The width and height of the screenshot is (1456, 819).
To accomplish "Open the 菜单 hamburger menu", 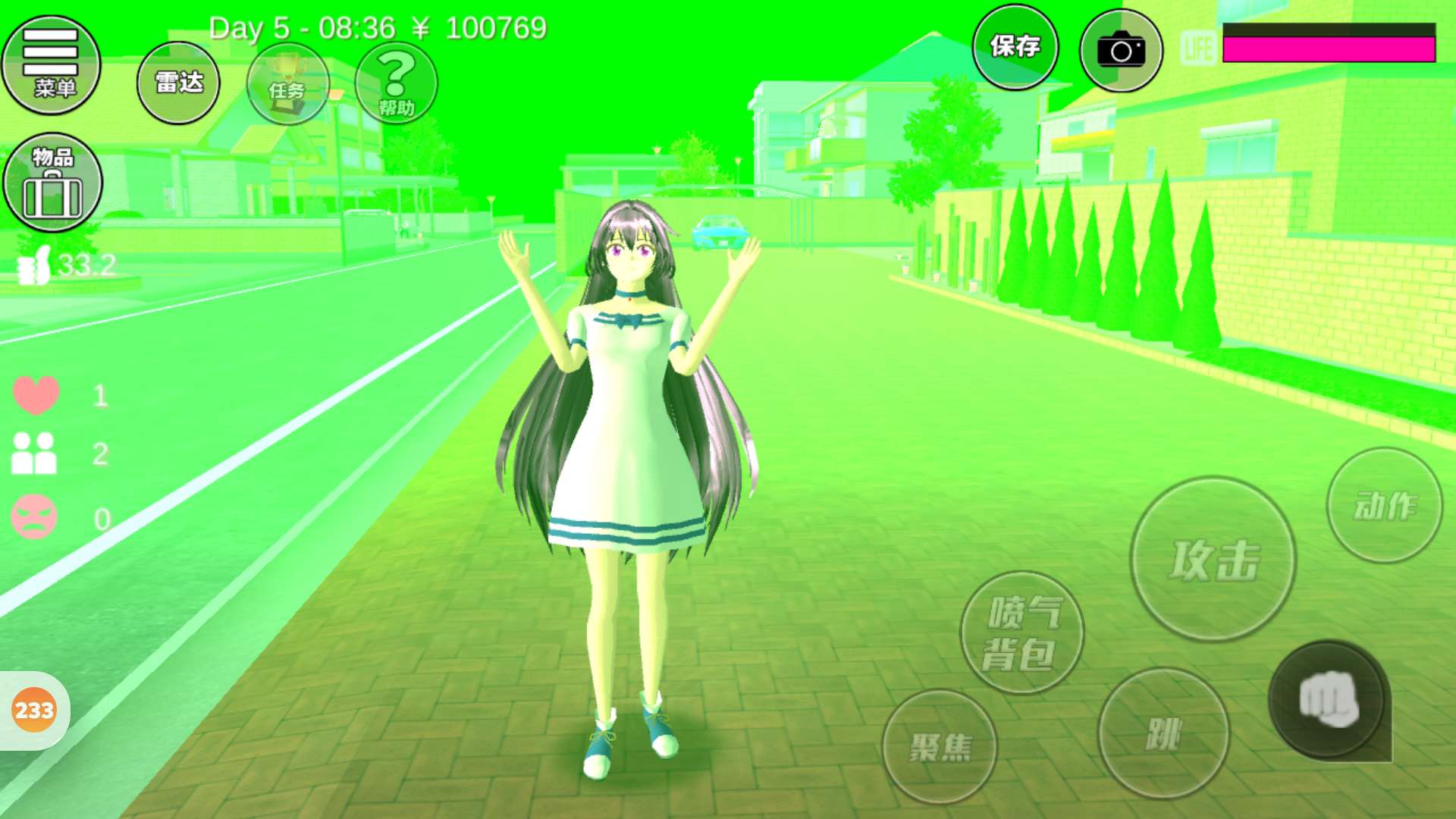I will pos(51,65).
